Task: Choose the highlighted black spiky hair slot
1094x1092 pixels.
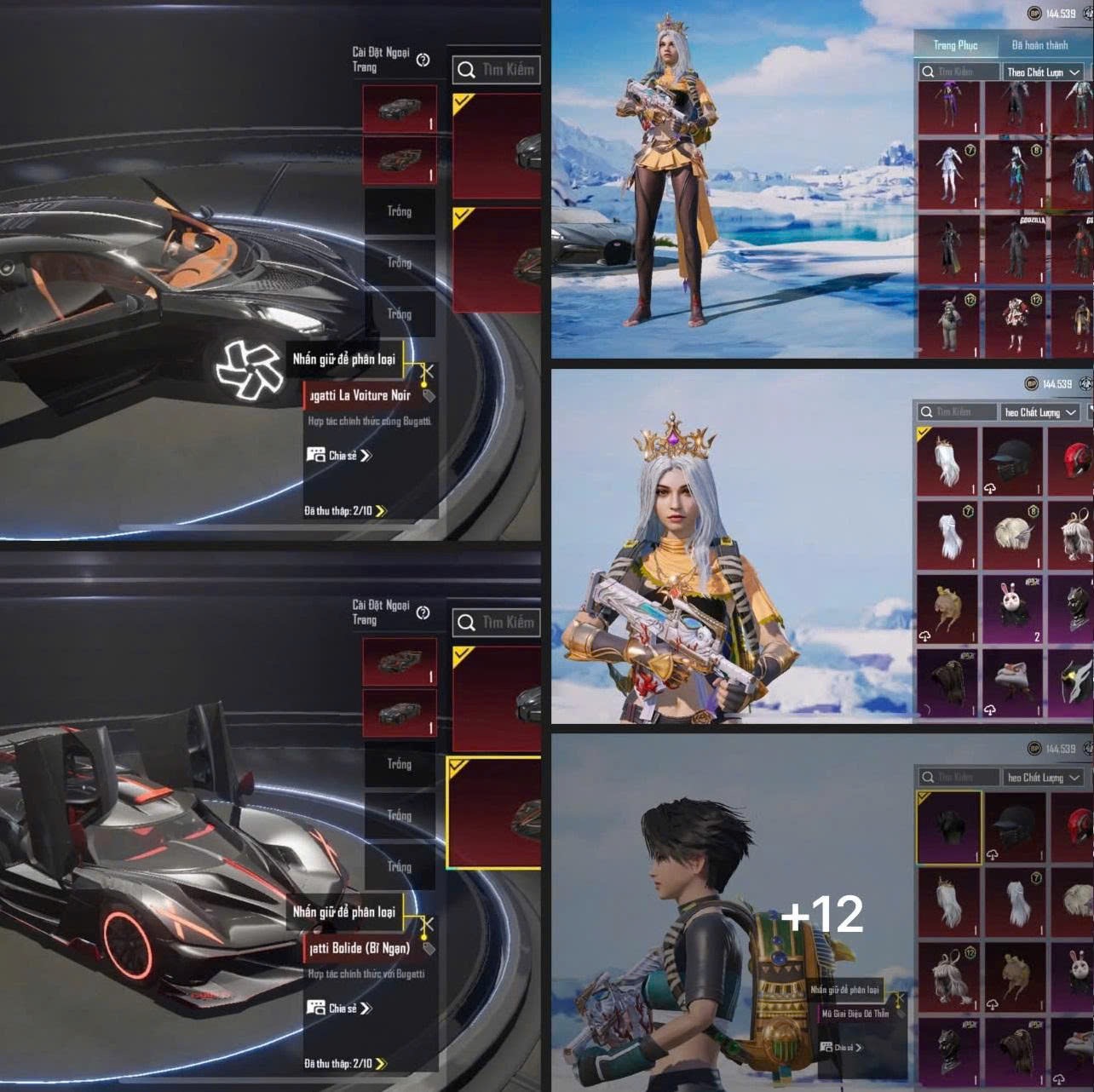Action: [948, 828]
